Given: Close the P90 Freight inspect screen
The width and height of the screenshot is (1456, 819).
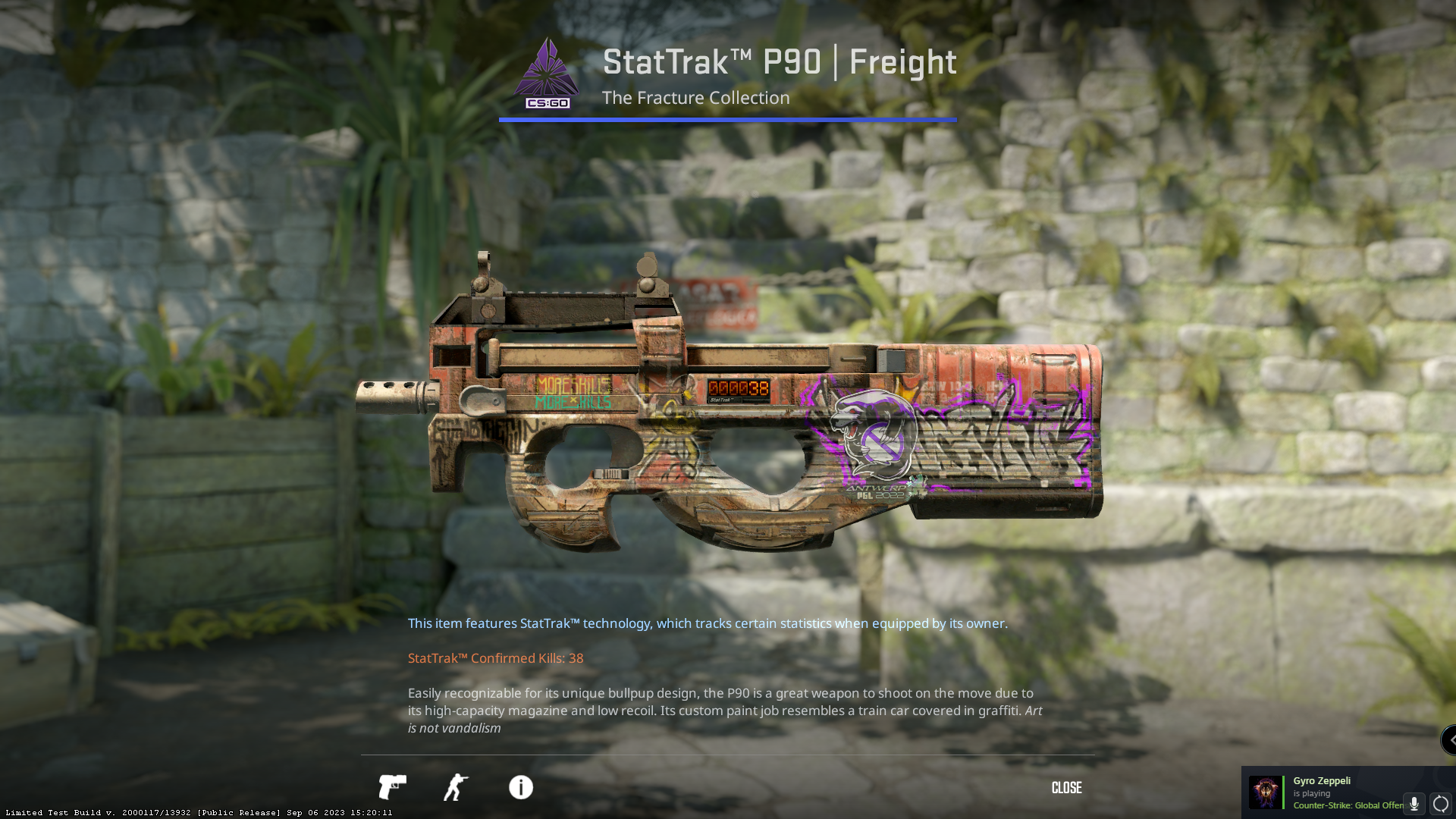Looking at the screenshot, I should click(x=1066, y=788).
